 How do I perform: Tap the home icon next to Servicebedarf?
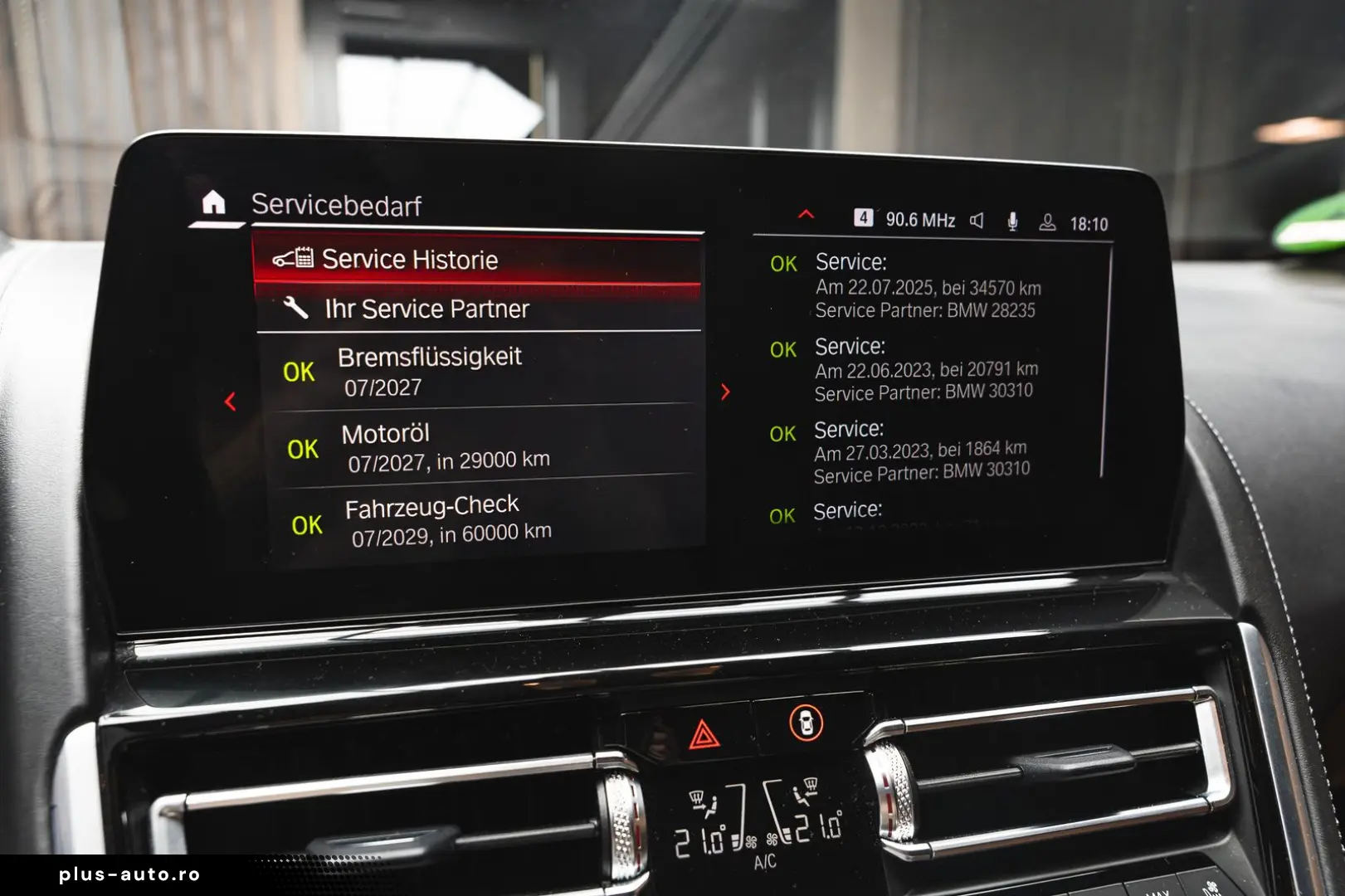tap(213, 202)
